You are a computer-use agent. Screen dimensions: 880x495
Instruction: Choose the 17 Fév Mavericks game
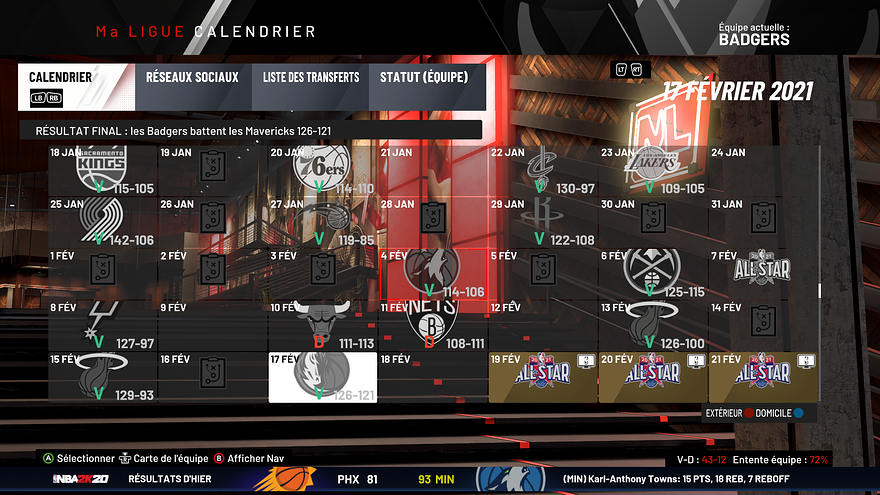click(323, 377)
